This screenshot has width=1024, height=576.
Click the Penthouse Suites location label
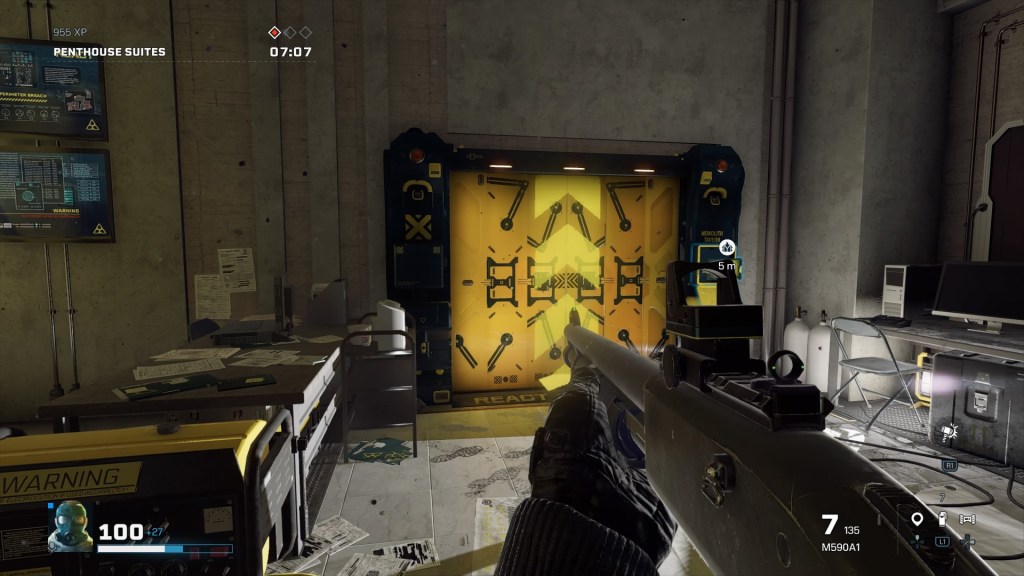[110, 52]
